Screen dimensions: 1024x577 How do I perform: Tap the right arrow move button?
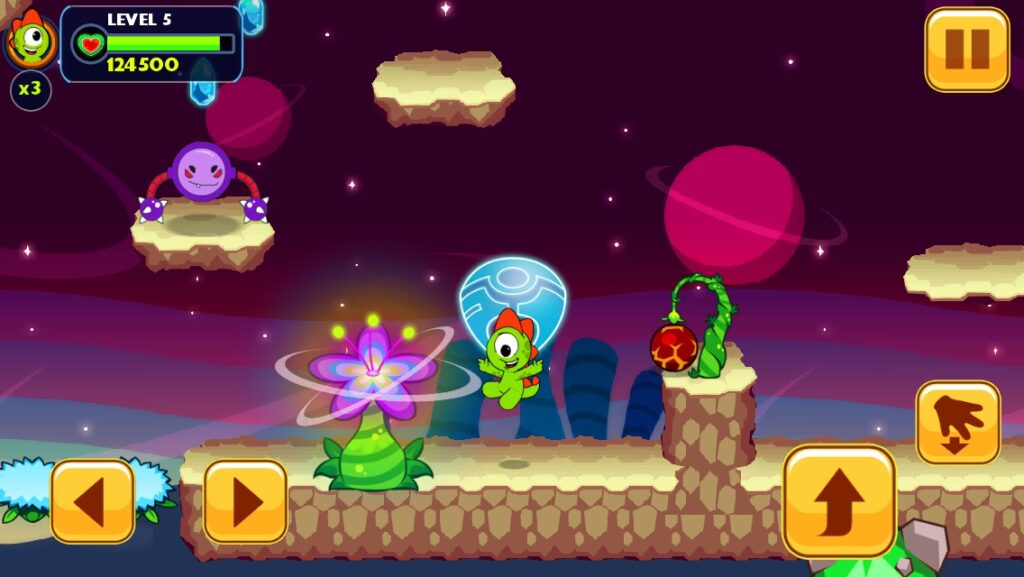(x=245, y=501)
